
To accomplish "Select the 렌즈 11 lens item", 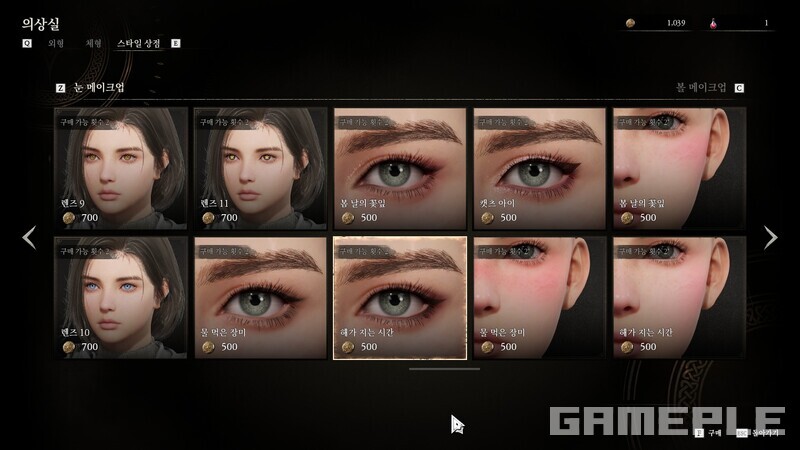I will pyautogui.click(x=260, y=168).
